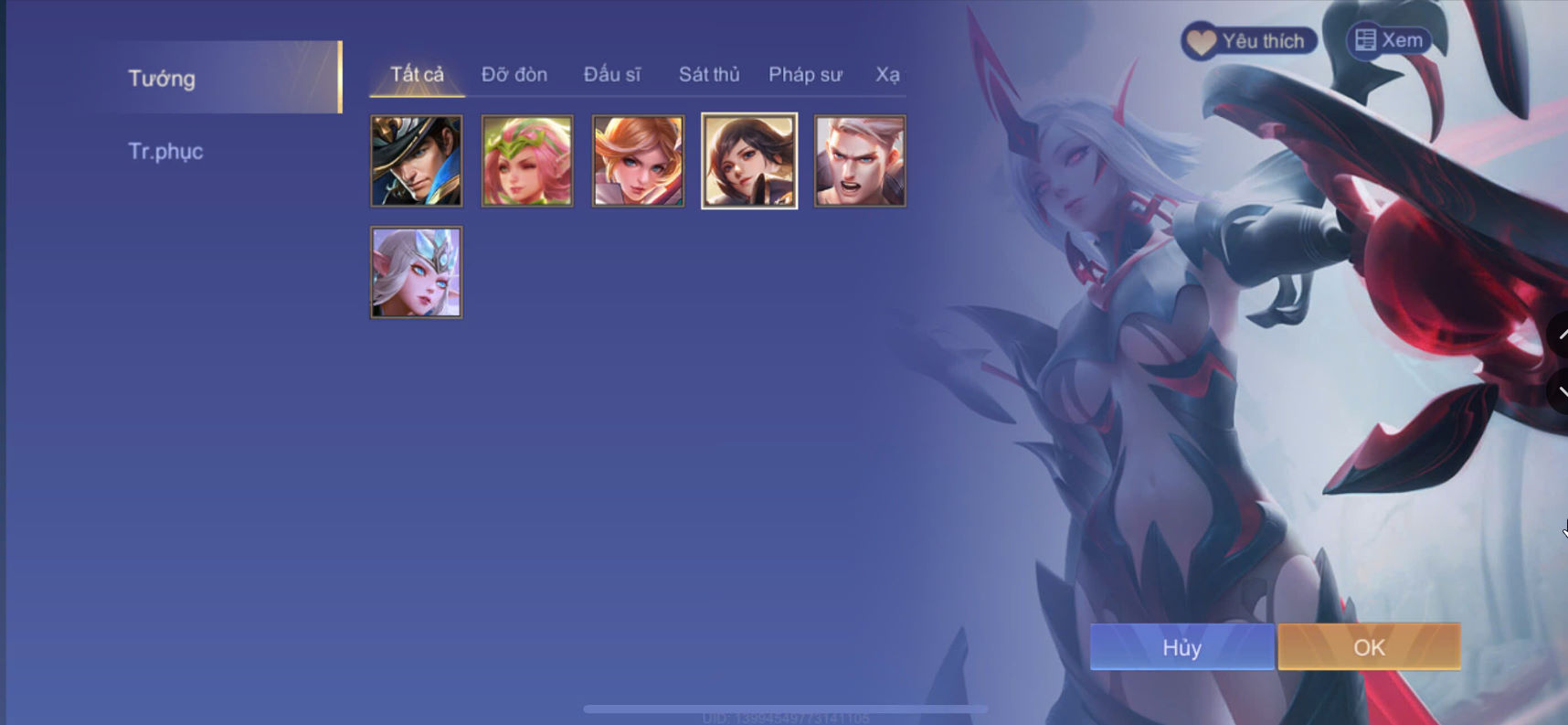The width and height of the screenshot is (1568, 725).
Task: Select the pink-haired hero portrait
Action: pyautogui.click(x=527, y=161)
